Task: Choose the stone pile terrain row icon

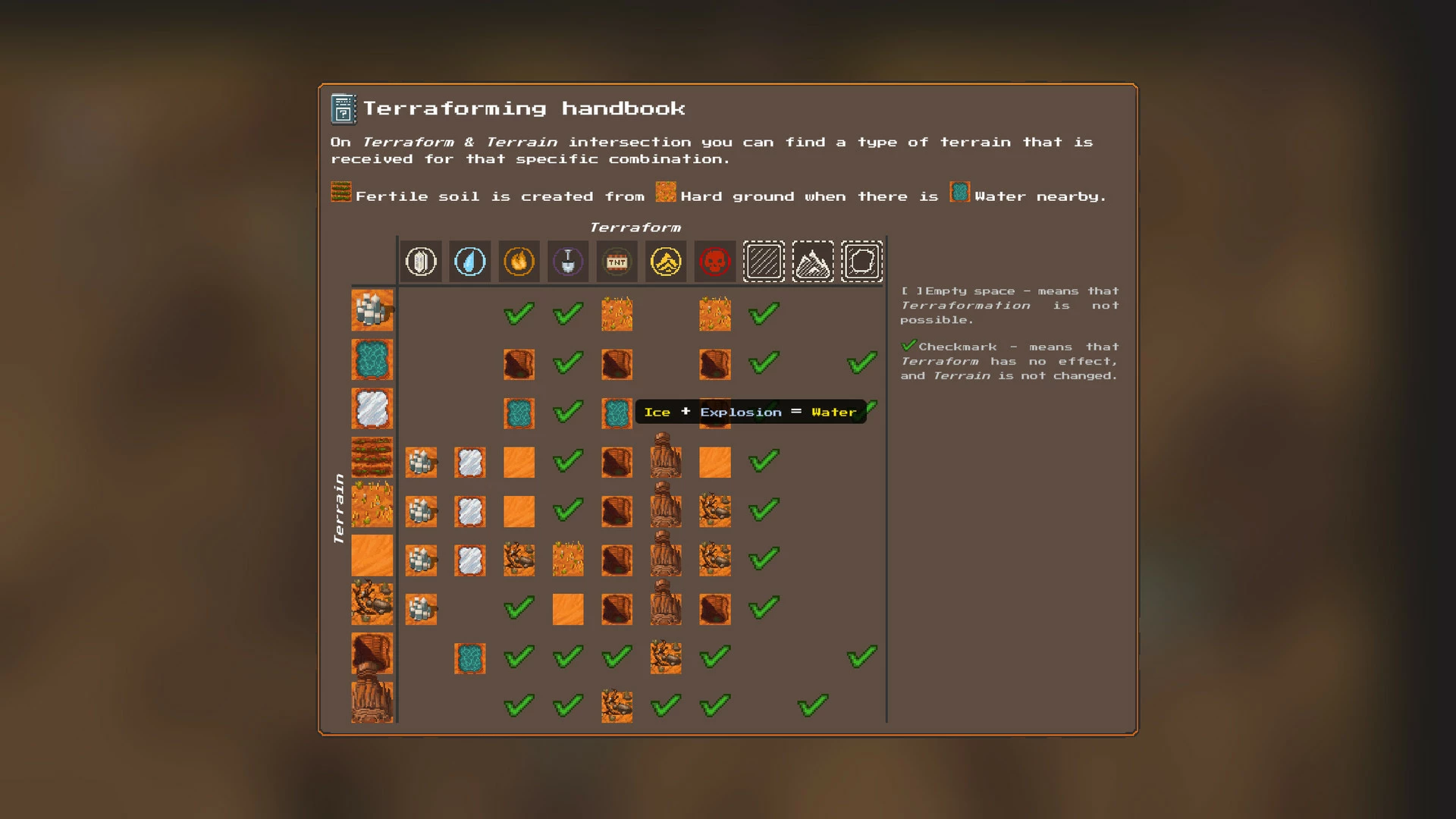Action: click(372, 310)
